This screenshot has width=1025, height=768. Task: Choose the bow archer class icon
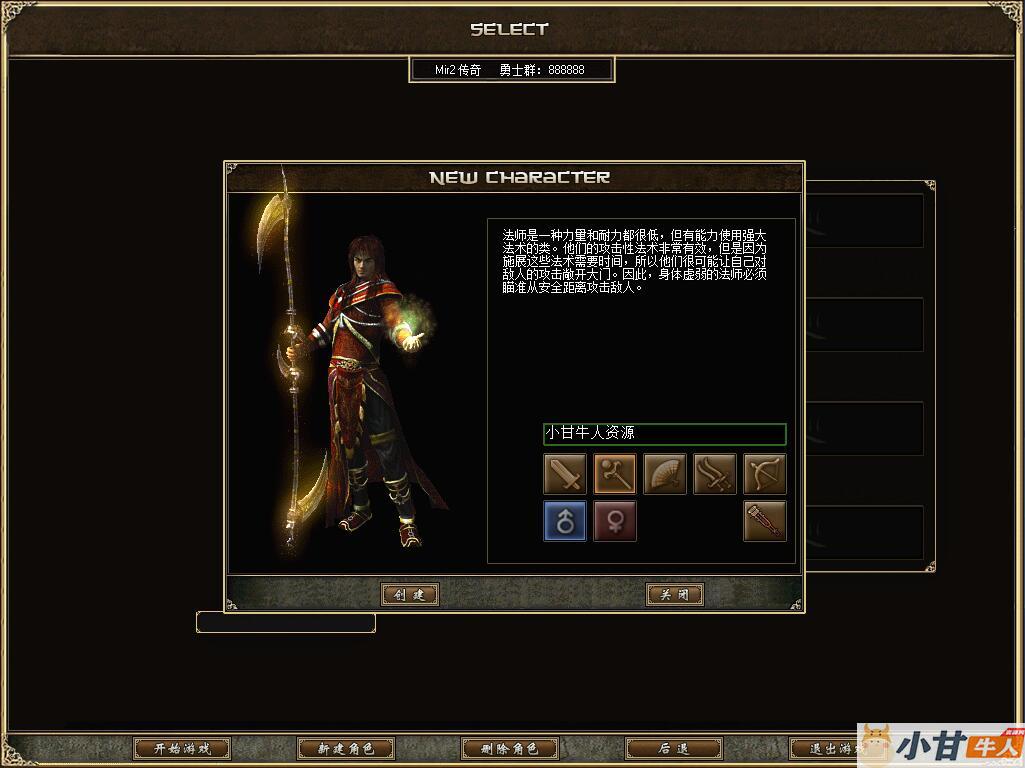point(765,474)
